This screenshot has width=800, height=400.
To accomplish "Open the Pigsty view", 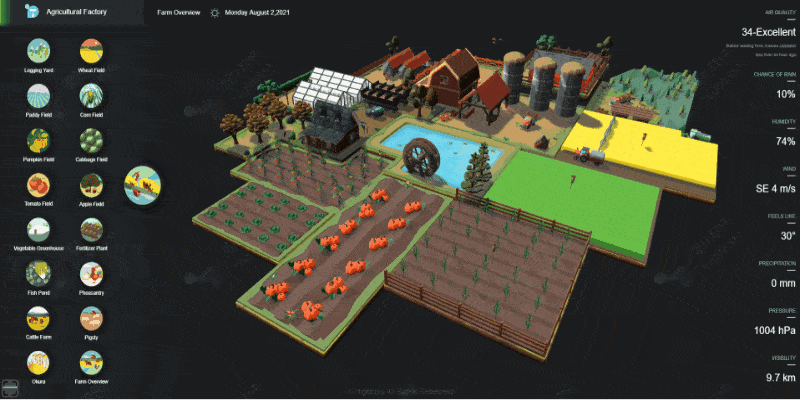I will 91,319.
